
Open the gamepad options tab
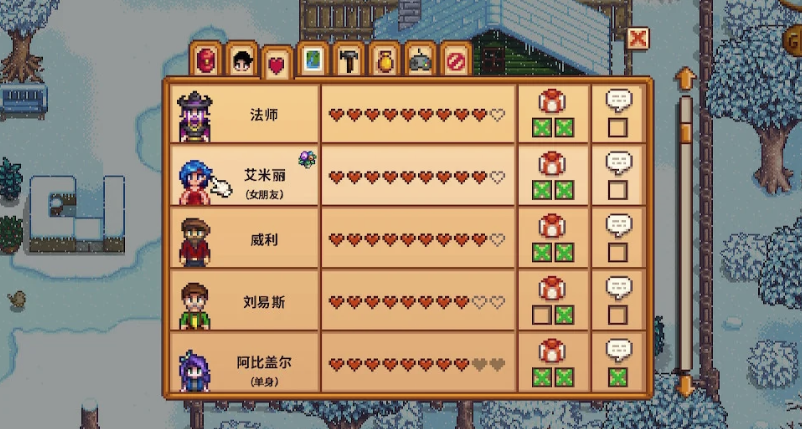coord(420,59)
